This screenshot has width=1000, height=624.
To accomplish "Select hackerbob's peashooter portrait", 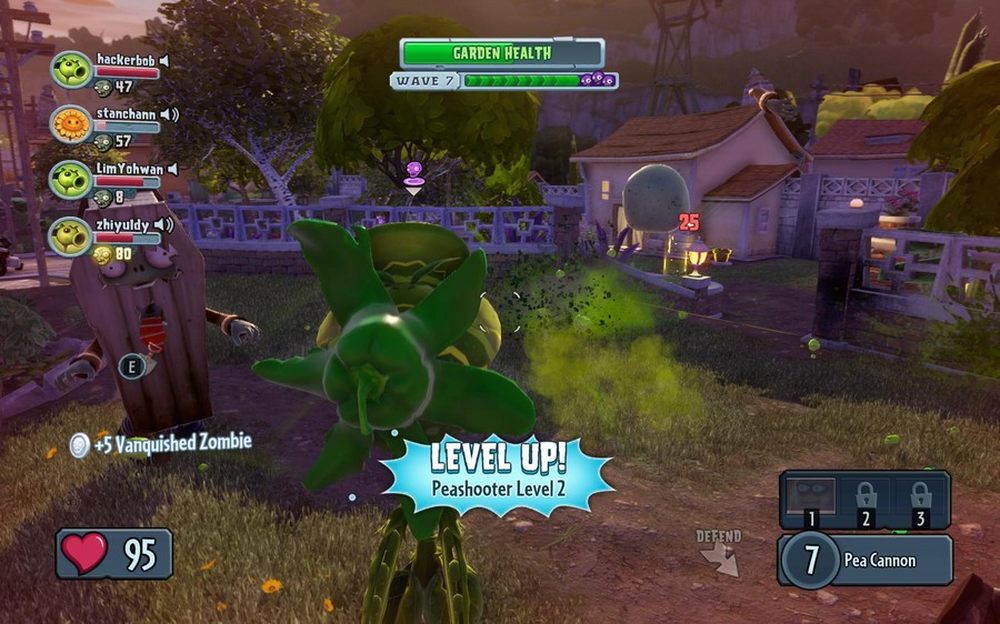I will click(x=71, y=70).
